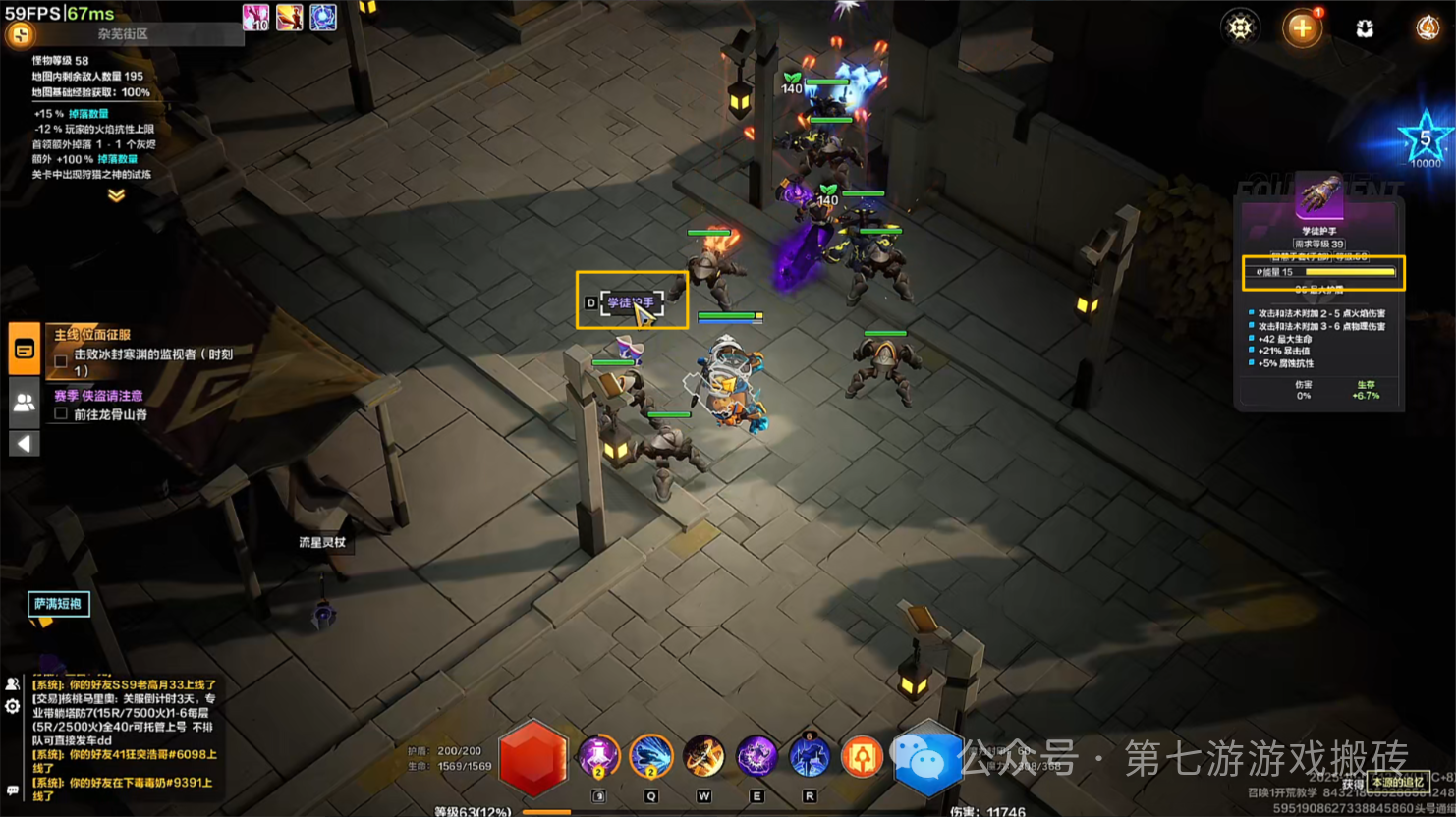This screenshot has width=1456, height=817.
Task: Pick up the 学徒护手 loot label
Action: [x=630, y=302]
